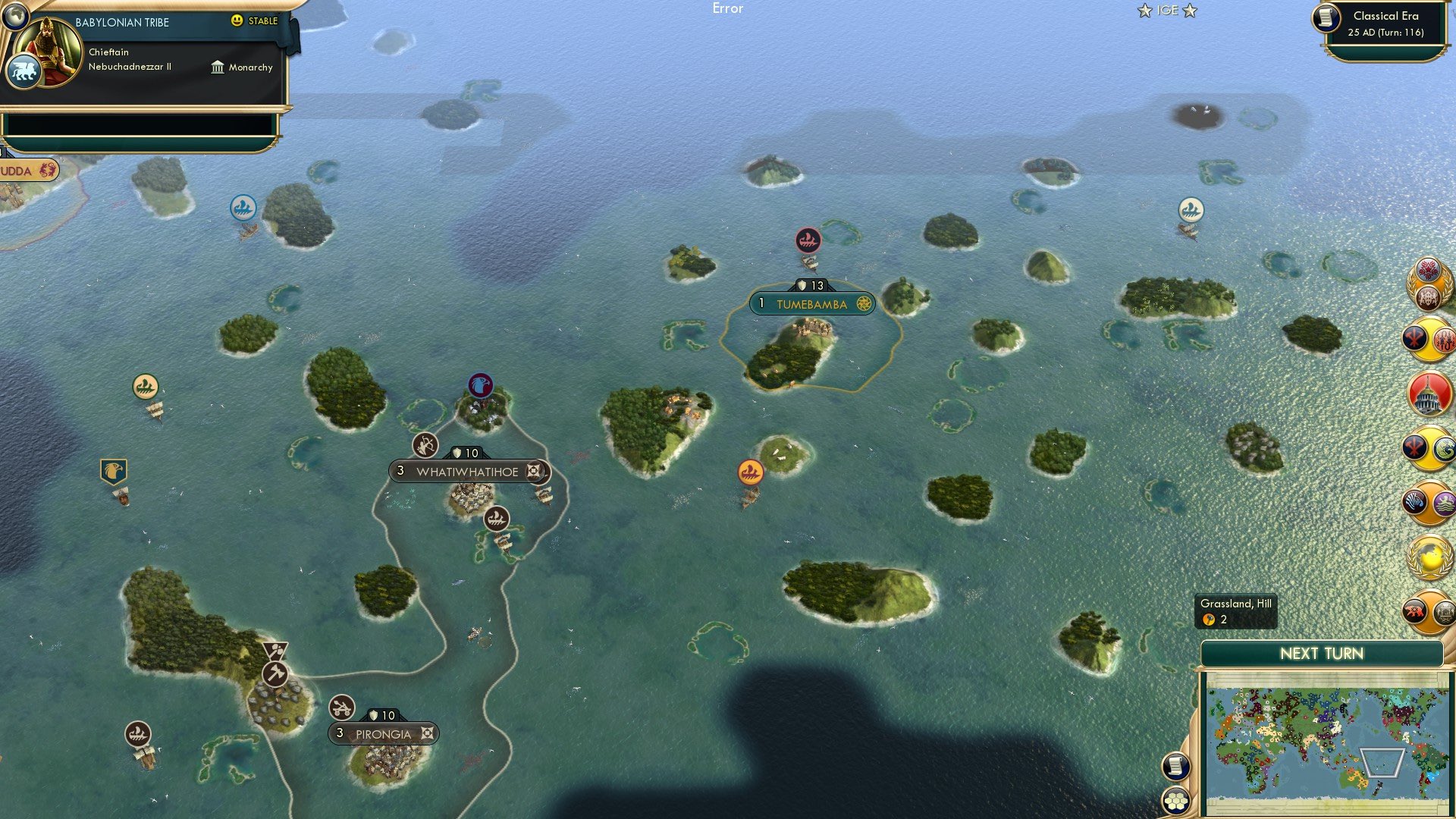Select the Pirongia city name banner
The height and width of the screenshot is (819, 1456).
tap(383, 734)
